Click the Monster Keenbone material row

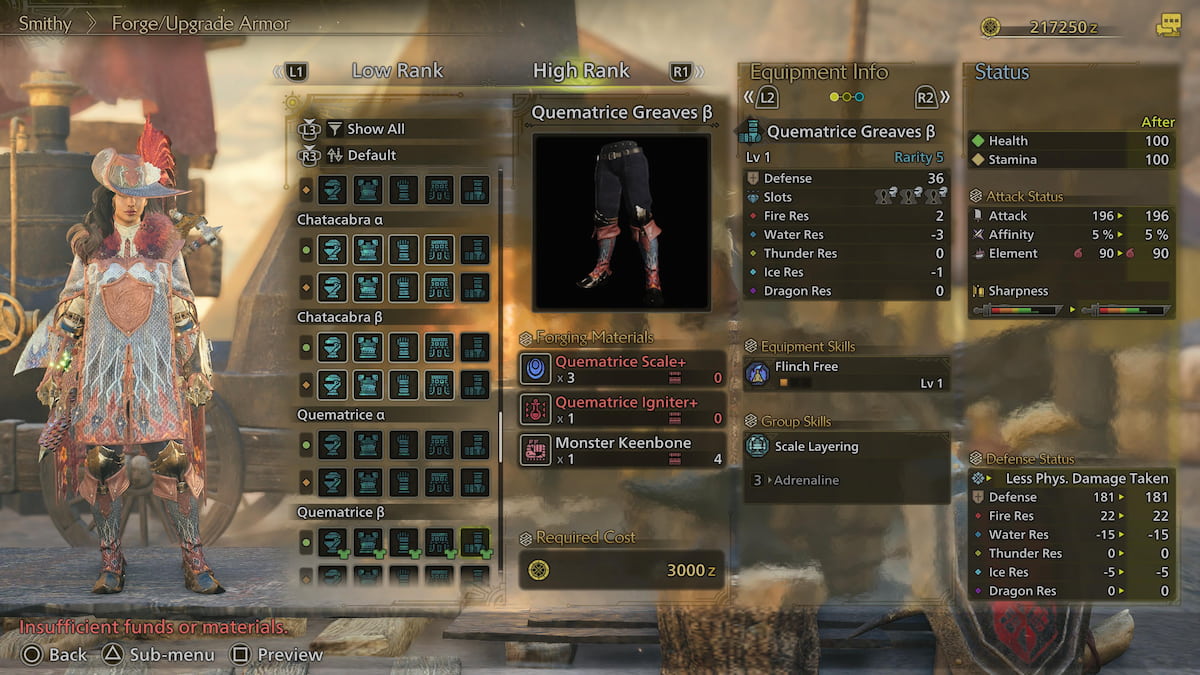(621, 450)
